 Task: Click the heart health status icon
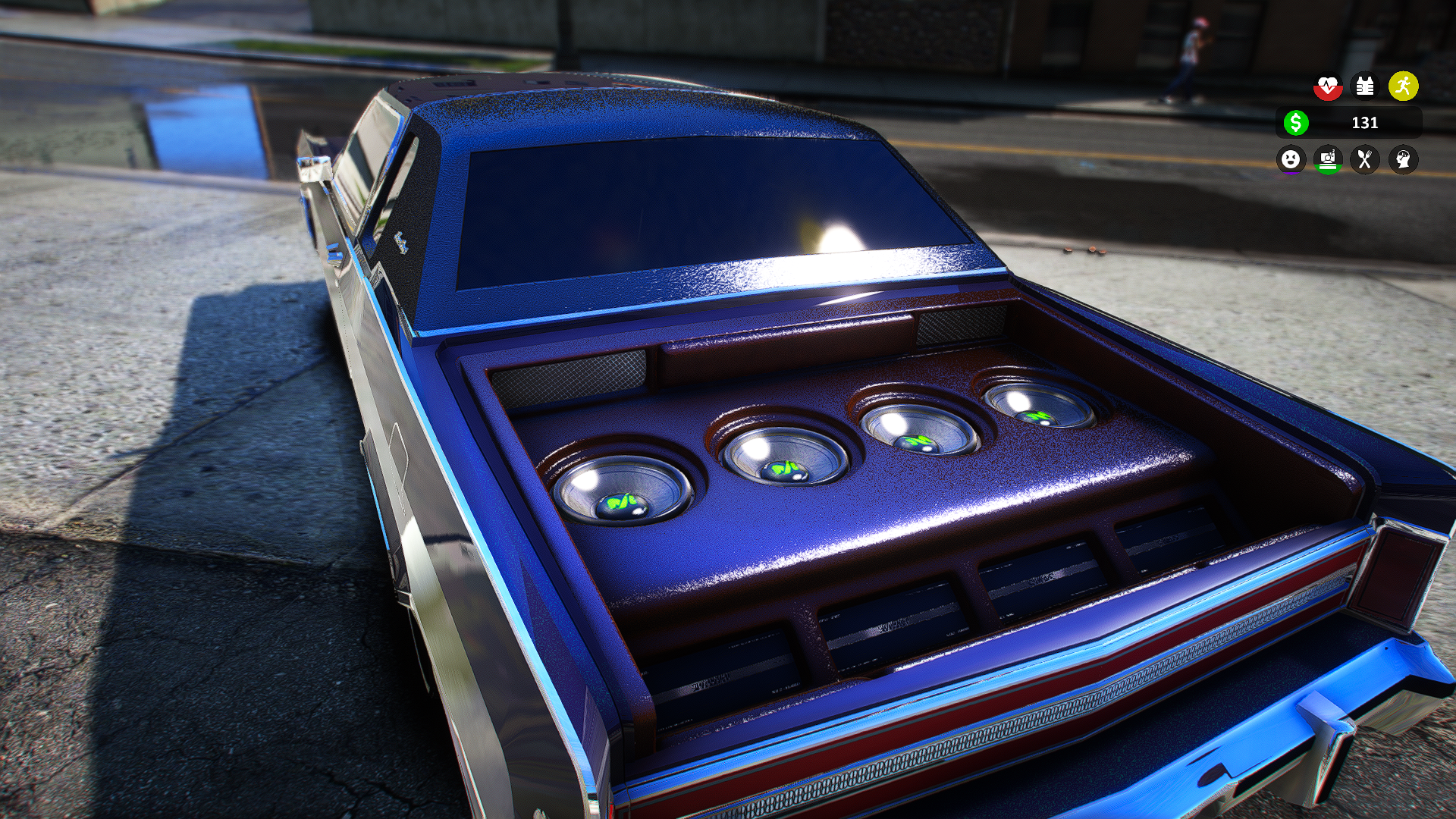[x=1328, y=86]
